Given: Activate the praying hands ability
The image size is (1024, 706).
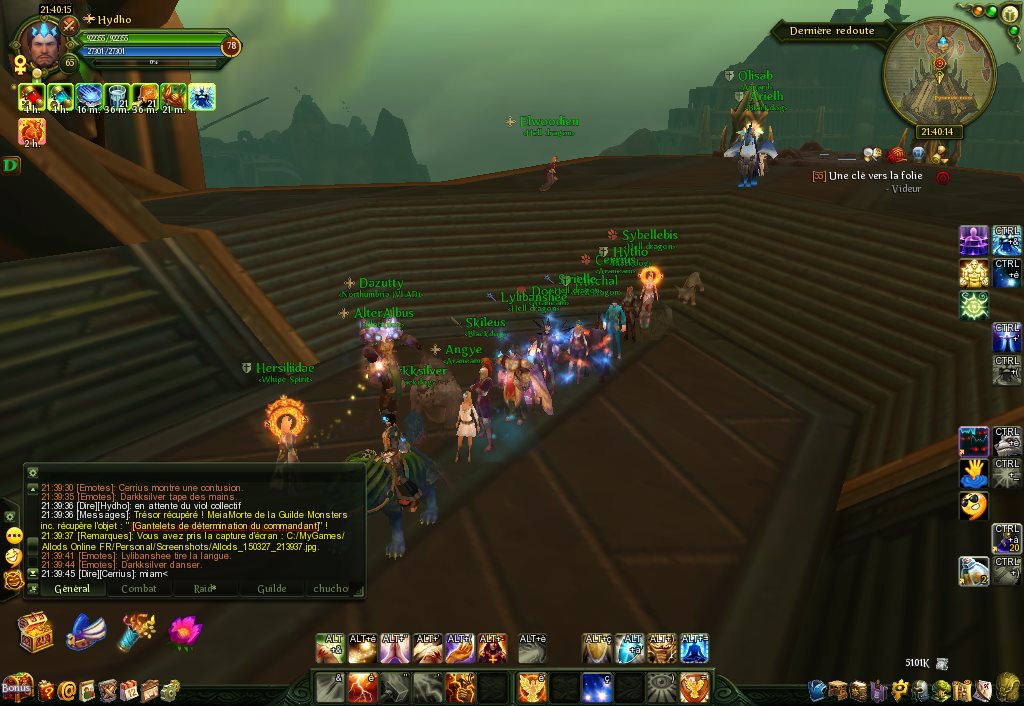Looking at the screenshot, I should coord(395,650).
